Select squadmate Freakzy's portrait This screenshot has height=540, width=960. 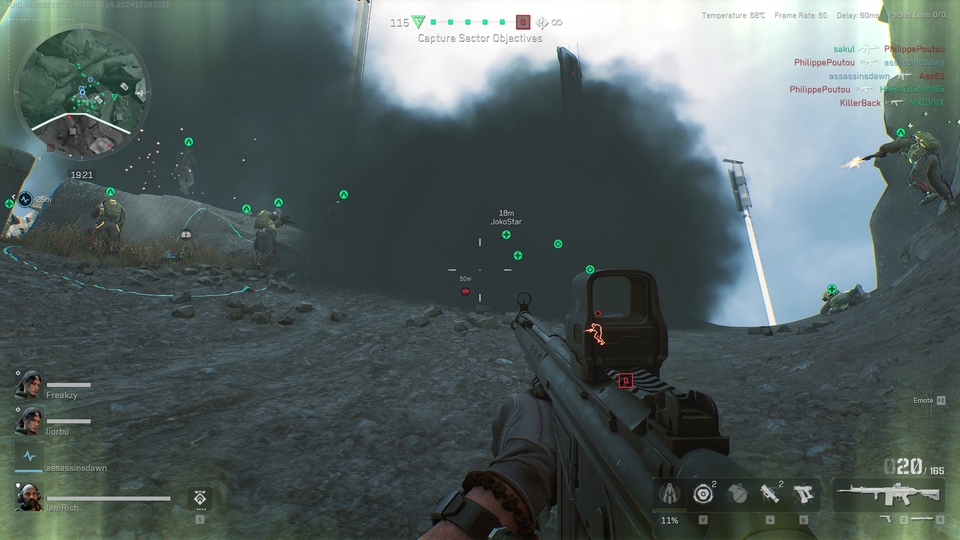[28, 385]
